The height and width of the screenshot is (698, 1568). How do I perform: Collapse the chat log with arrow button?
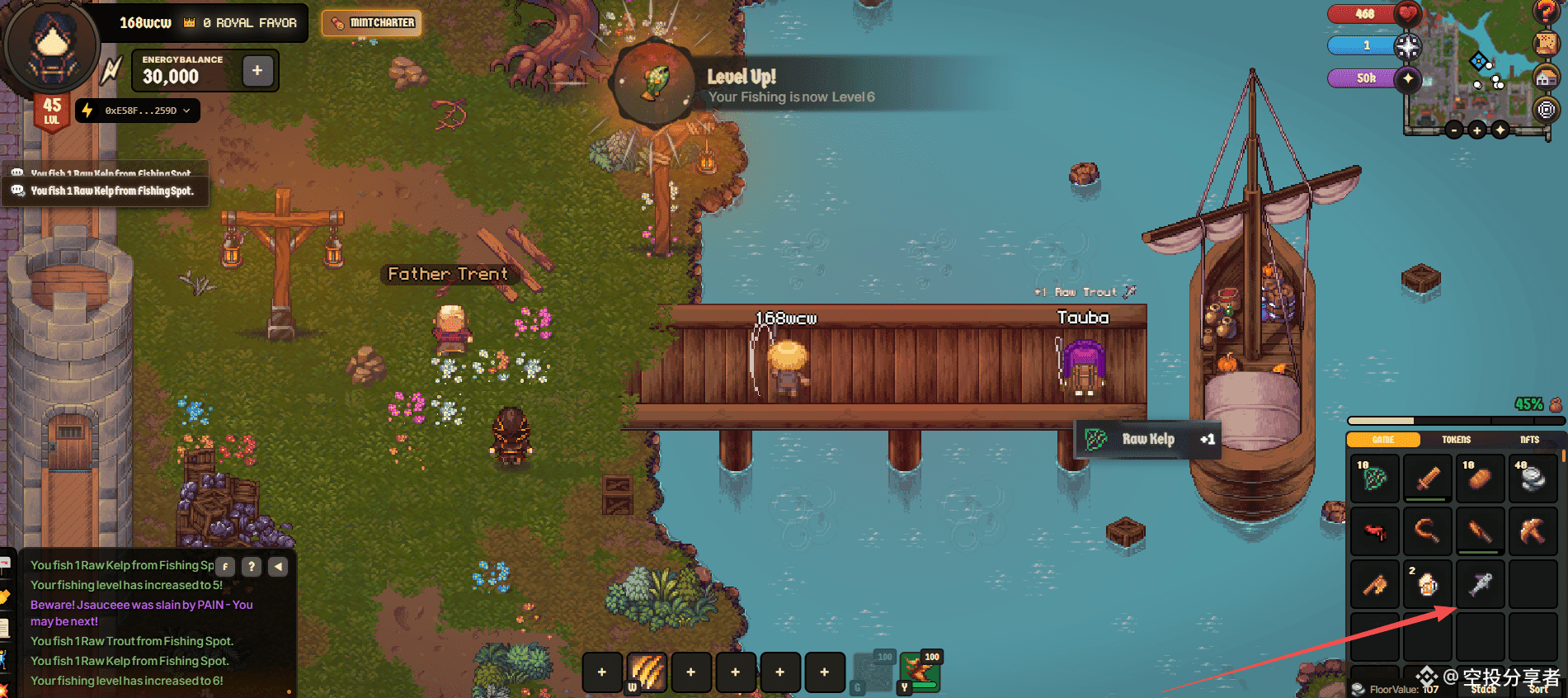278,567
